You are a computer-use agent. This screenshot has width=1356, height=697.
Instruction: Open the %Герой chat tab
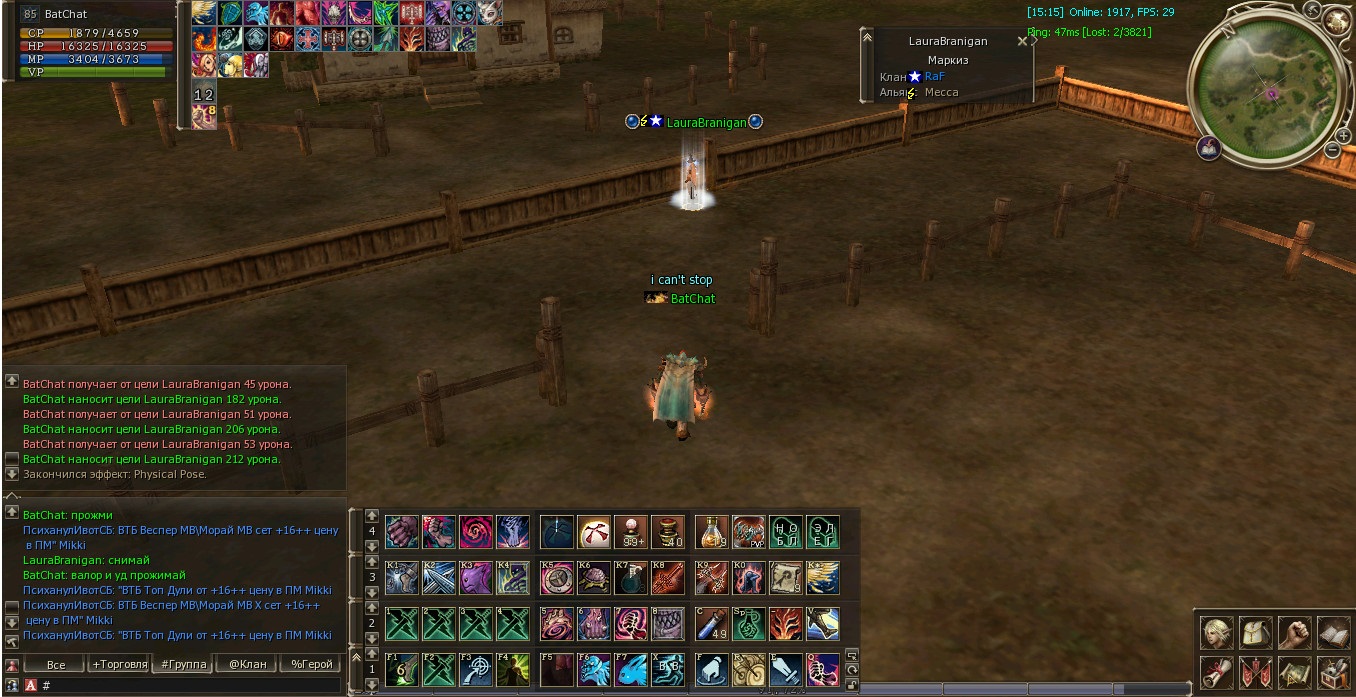point(310,664)
